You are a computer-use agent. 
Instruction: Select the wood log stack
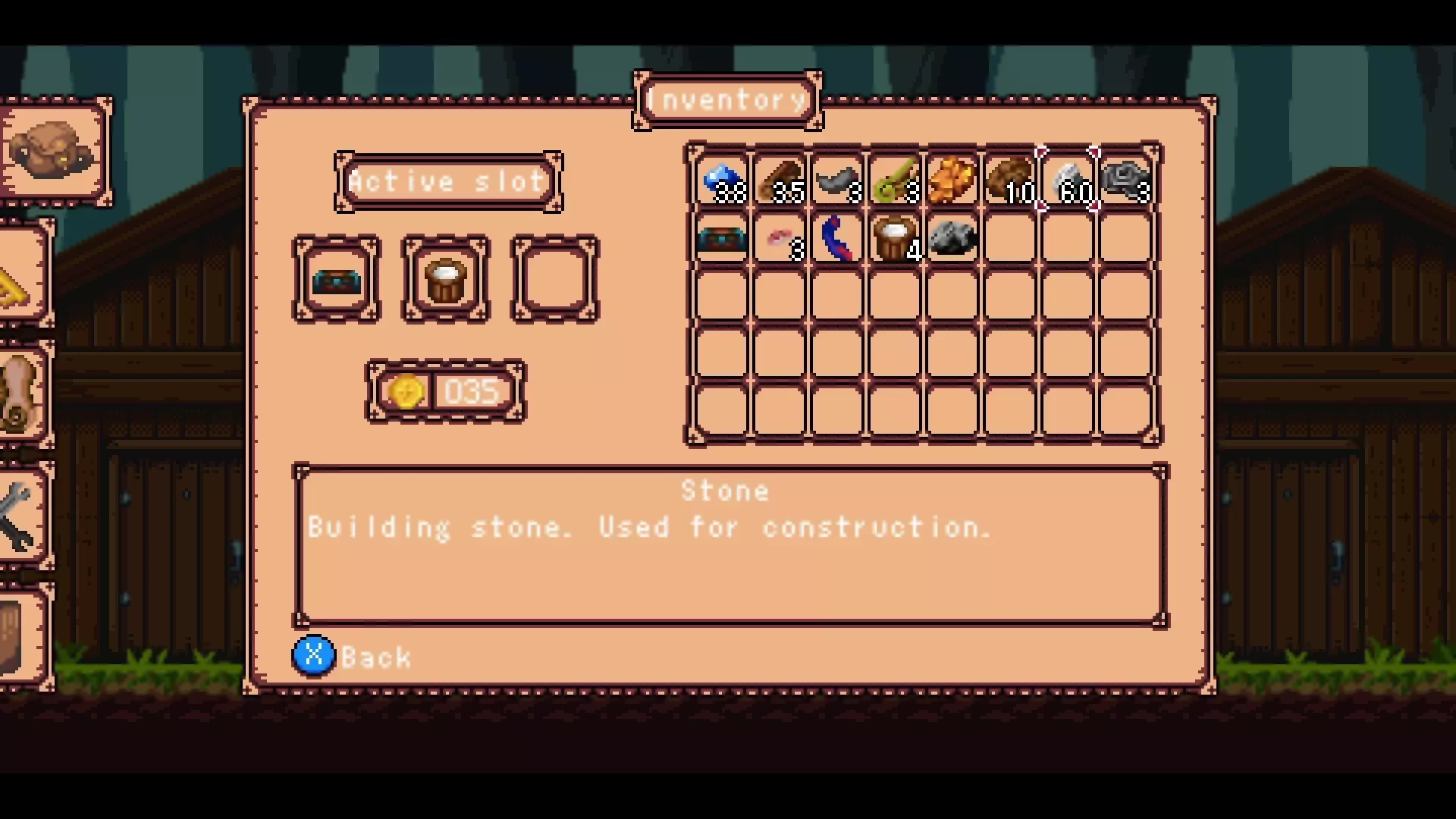(780, 181)
